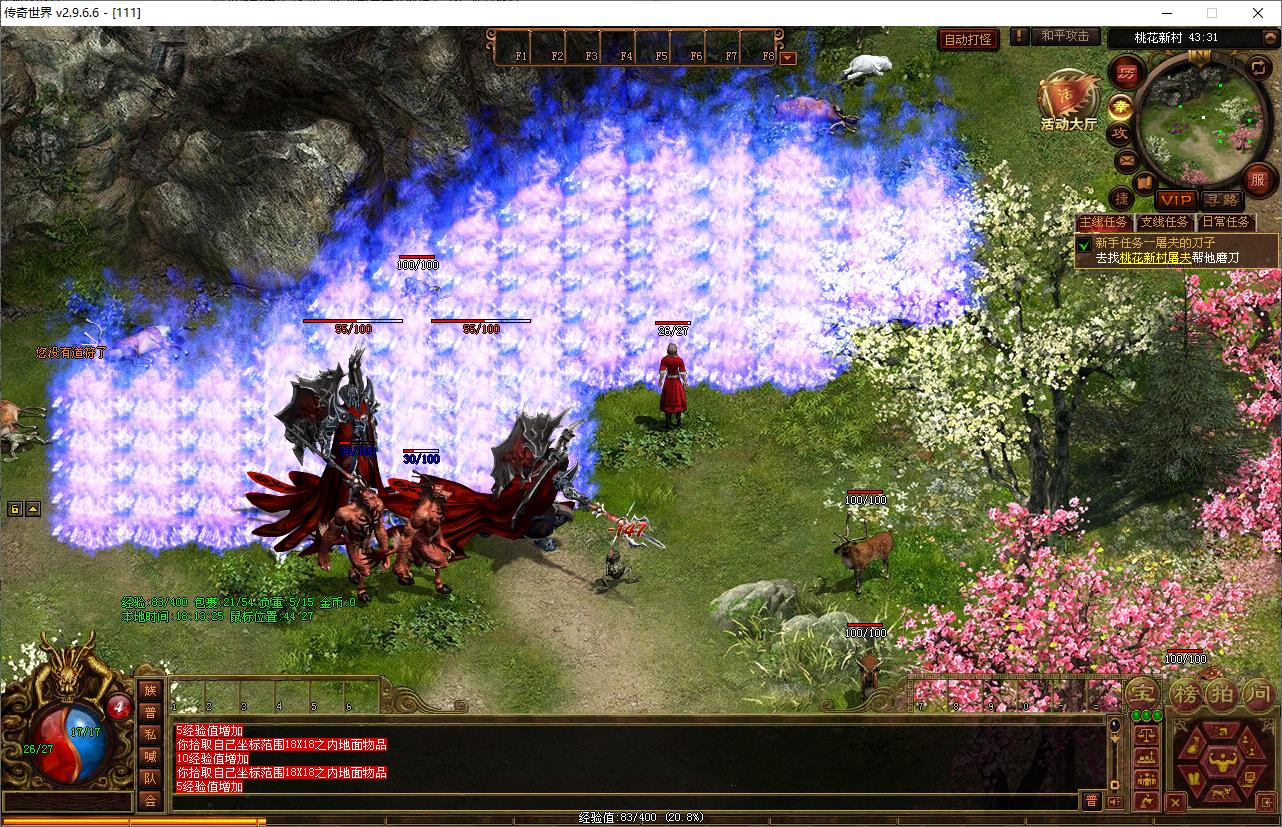Open the 宝 treasure shop button

[x=1143, y=693]
